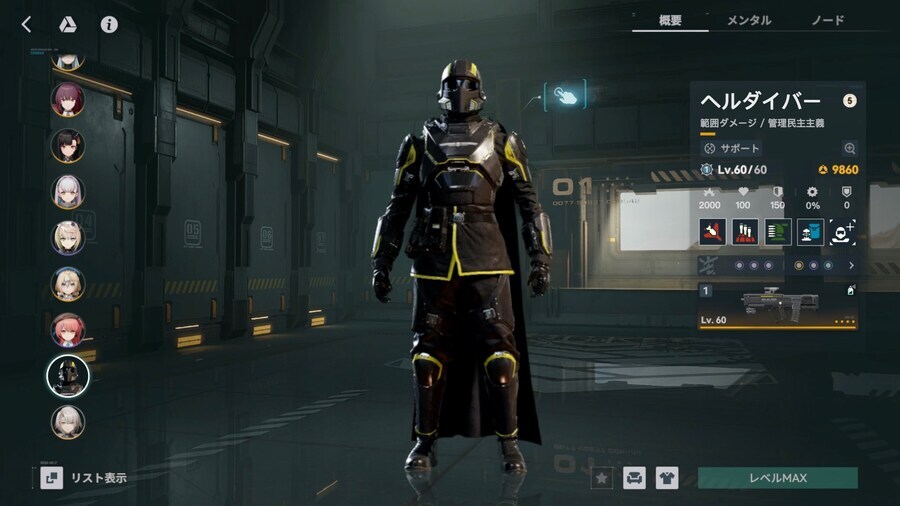Switch to the ノード tab
The width and height of the screenshot is (900, 506).
coord(827,20)
